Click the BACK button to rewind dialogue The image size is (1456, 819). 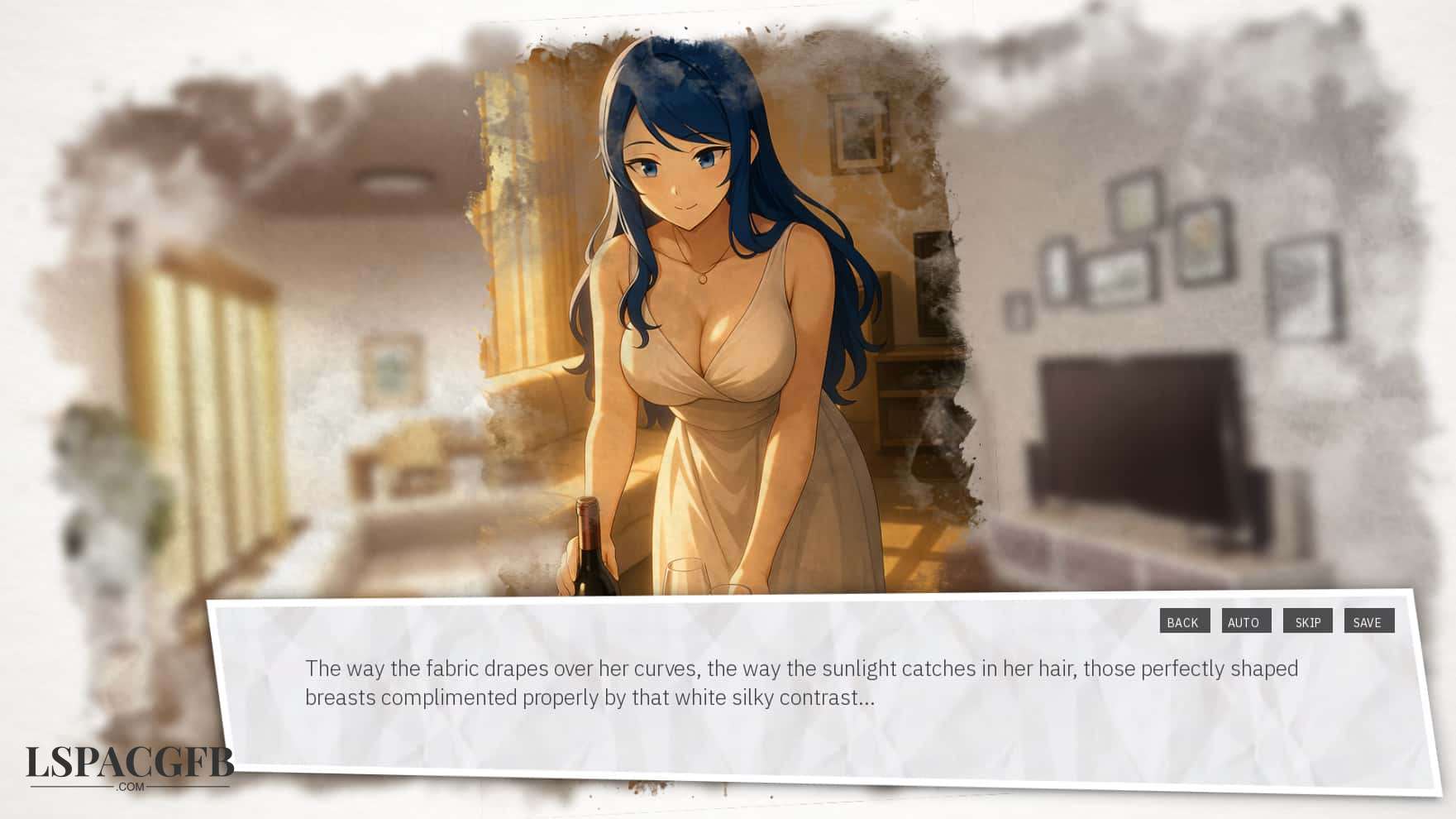click(x=1184, y=622)
